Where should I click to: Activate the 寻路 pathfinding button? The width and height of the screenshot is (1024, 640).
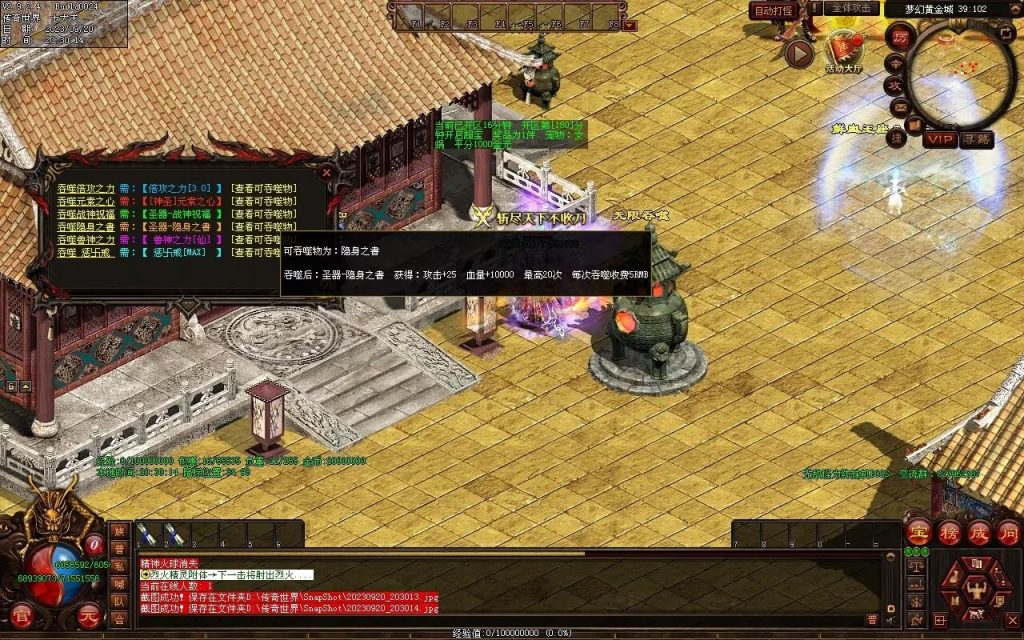click(x=977, y=140)
